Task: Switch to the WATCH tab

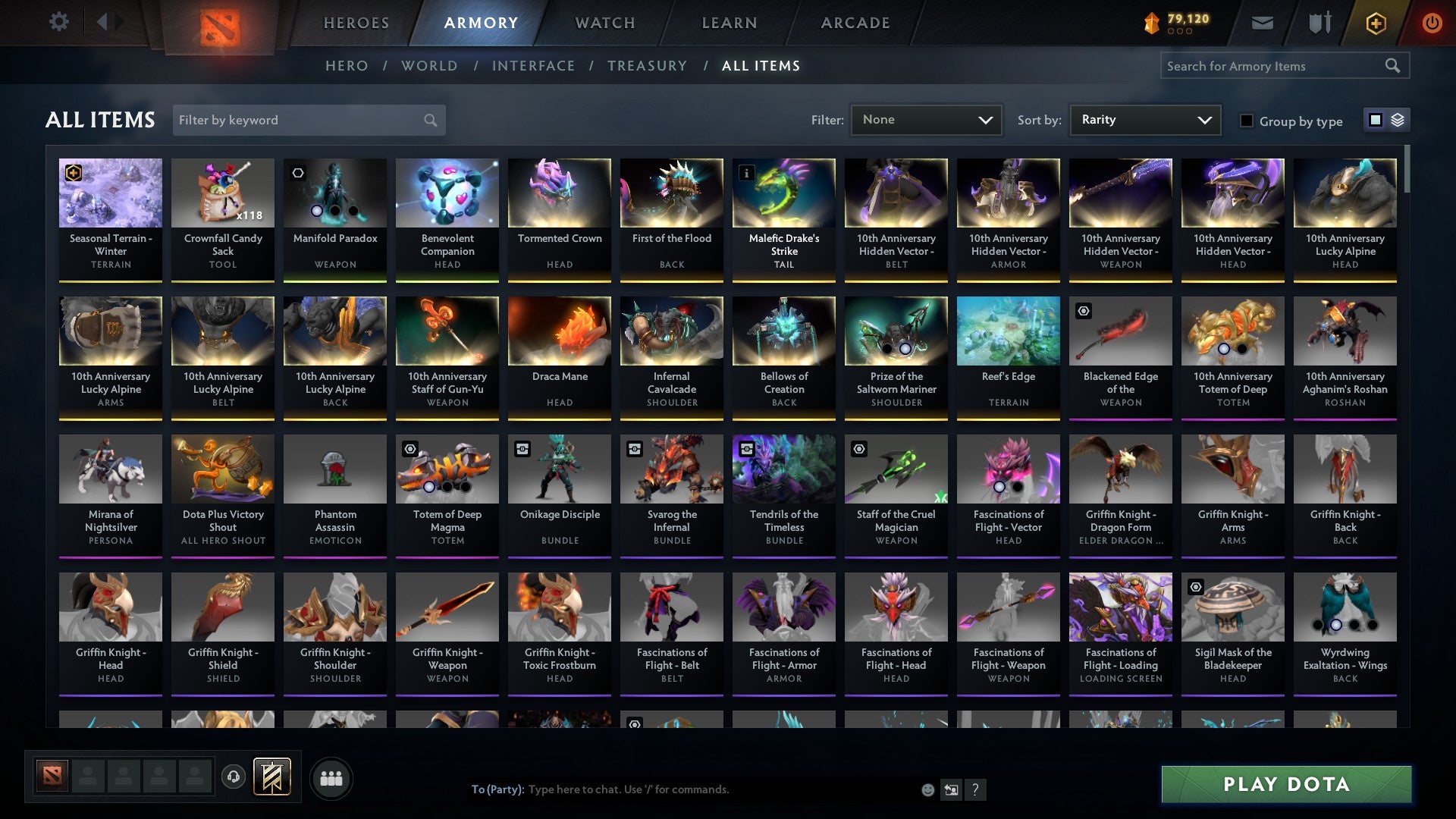Action: (604, 23)
